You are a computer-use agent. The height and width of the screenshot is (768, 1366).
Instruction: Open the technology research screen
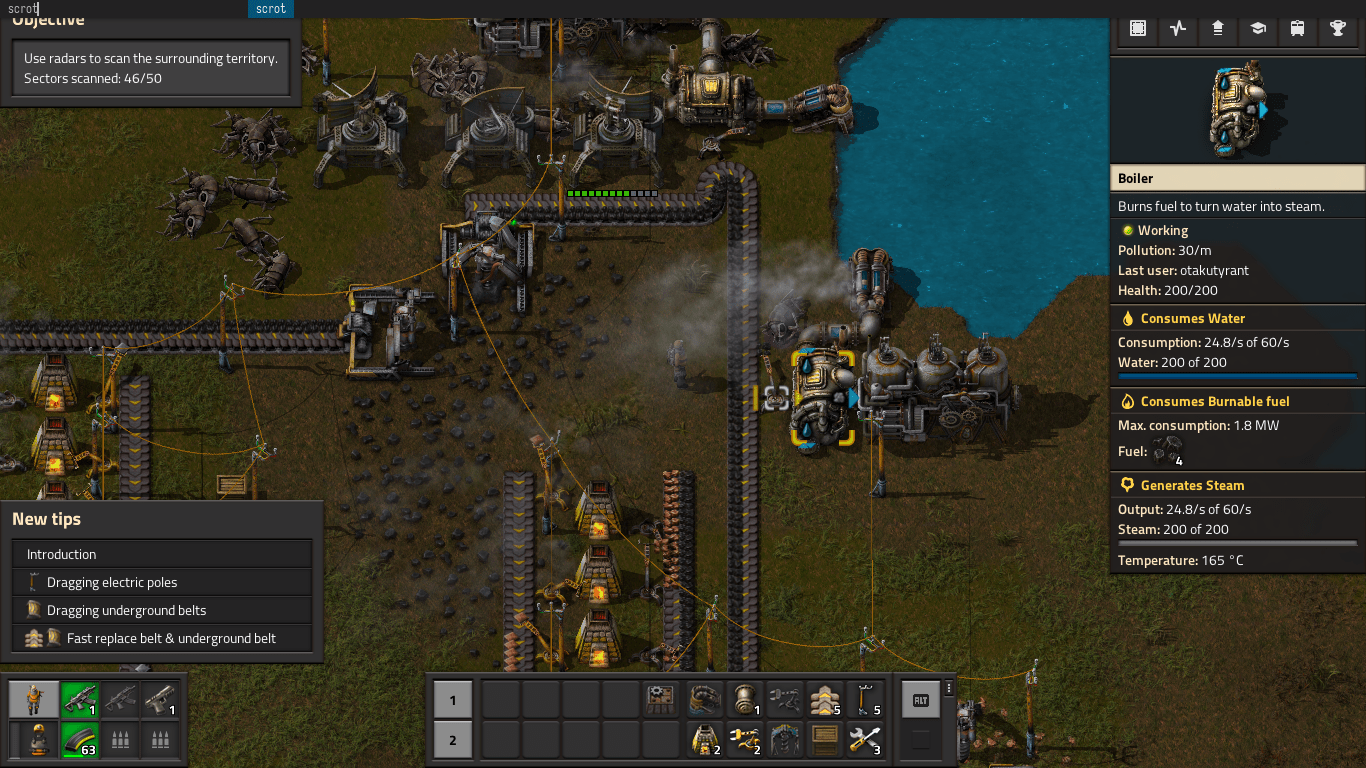[1258, 29]
